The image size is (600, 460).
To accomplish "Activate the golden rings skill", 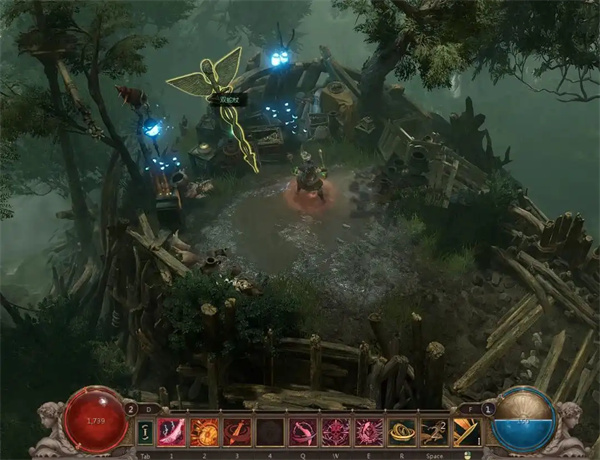I will (x=401, y=431).
